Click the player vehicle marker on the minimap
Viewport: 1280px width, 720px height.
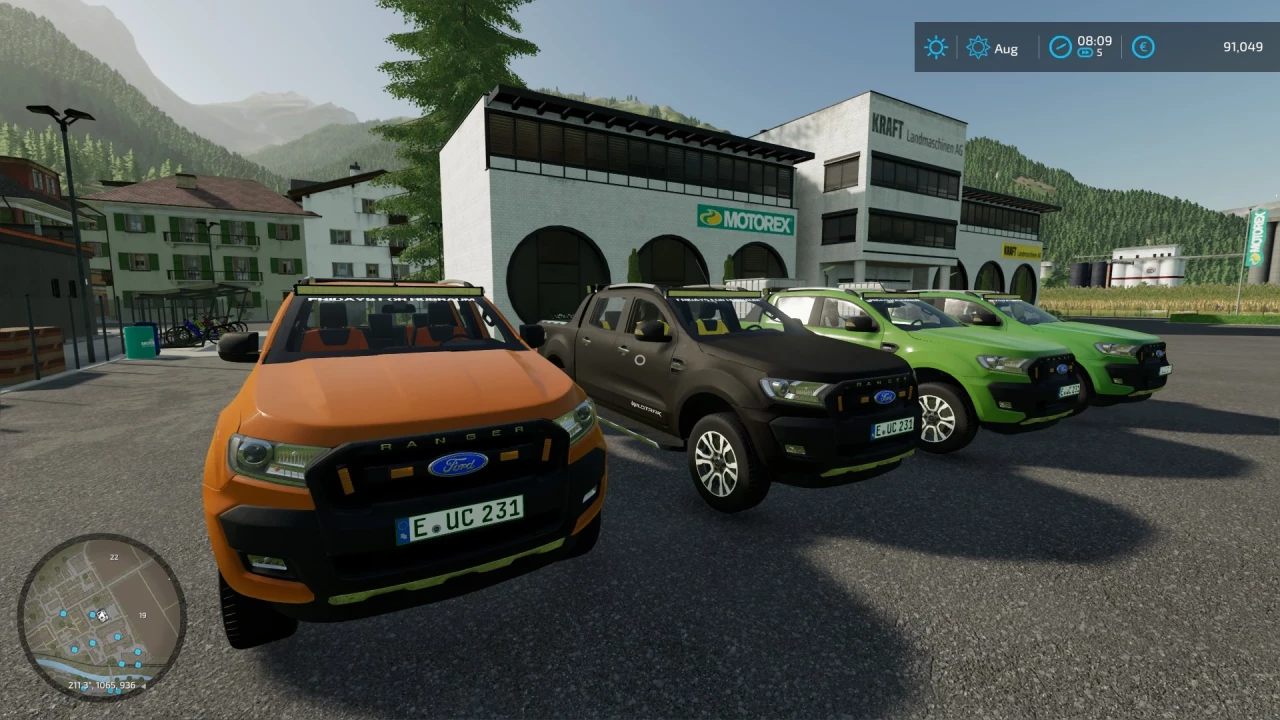(x=103, y=614)
